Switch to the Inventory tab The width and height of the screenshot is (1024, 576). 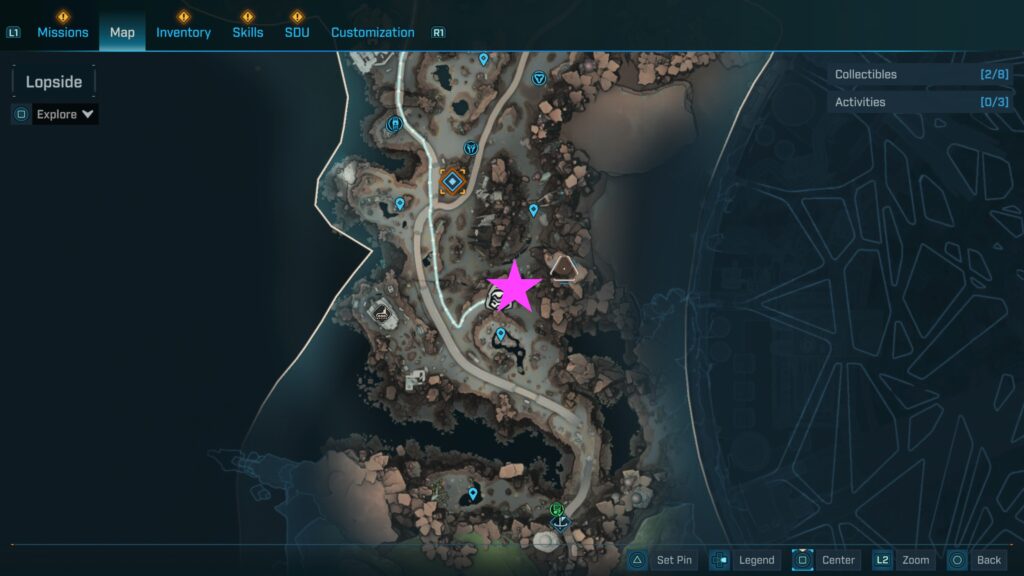183,32
